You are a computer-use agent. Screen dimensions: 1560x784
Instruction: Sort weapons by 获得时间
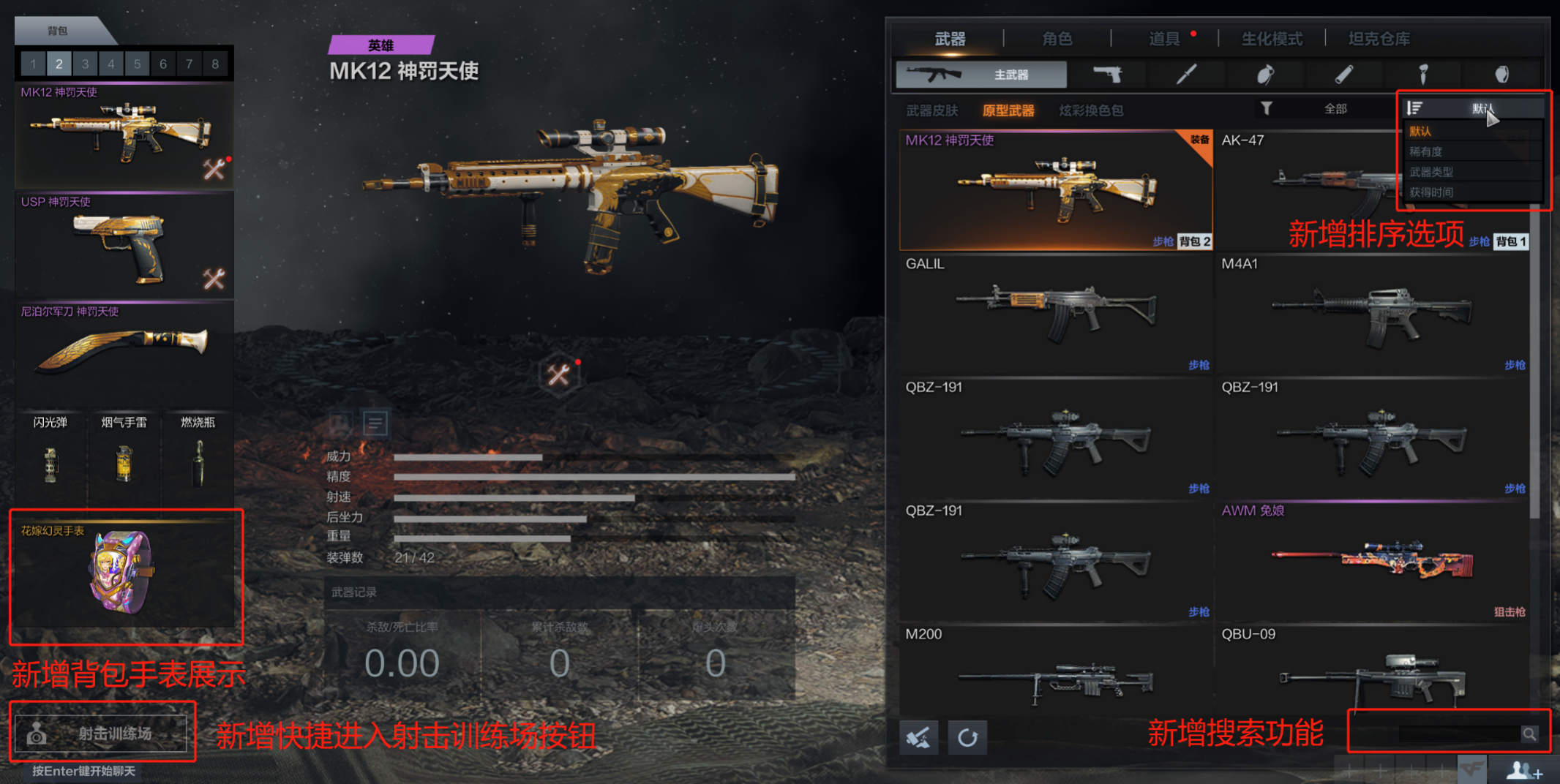[1430, 192]
